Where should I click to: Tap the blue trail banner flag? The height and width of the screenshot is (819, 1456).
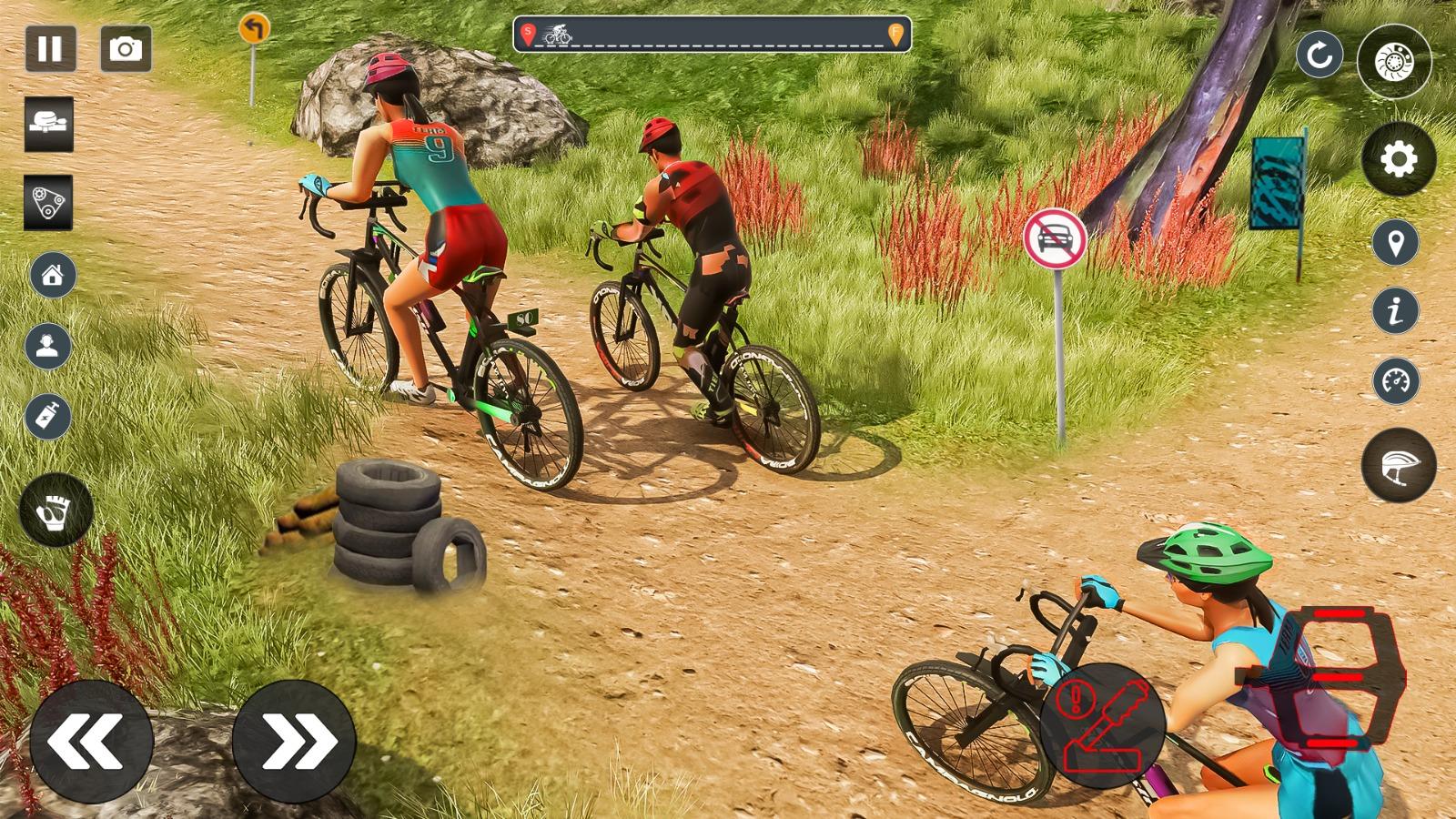(1274, 182)
